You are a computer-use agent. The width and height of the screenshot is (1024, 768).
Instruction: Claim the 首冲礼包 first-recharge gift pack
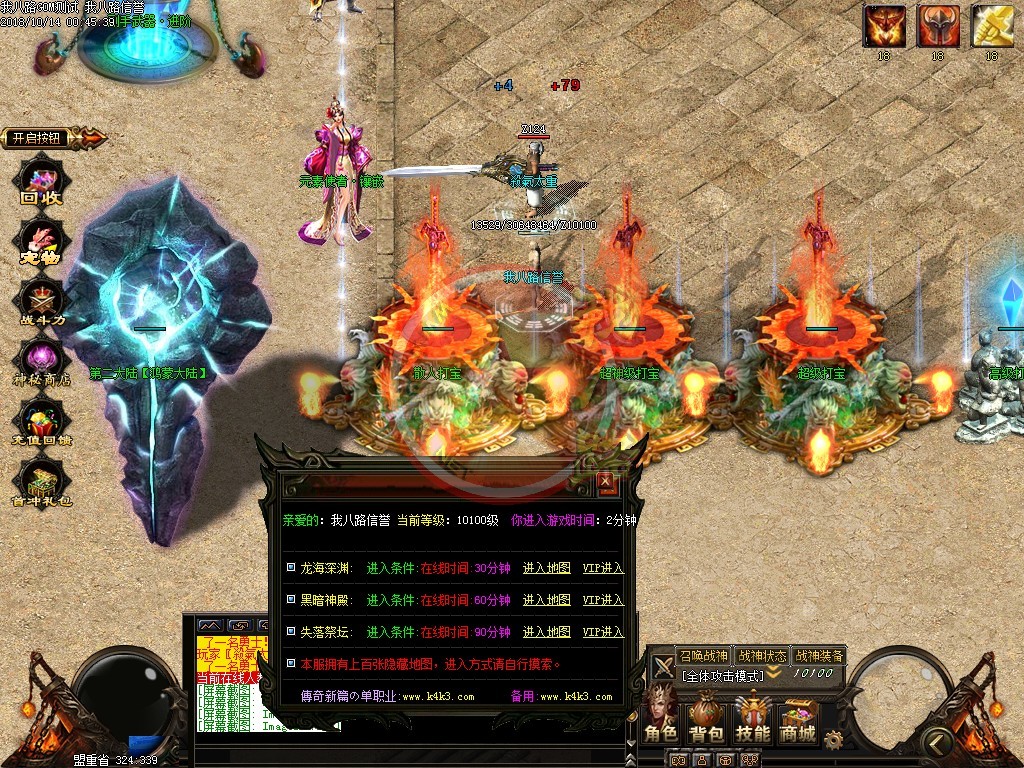tap(42, 484)
